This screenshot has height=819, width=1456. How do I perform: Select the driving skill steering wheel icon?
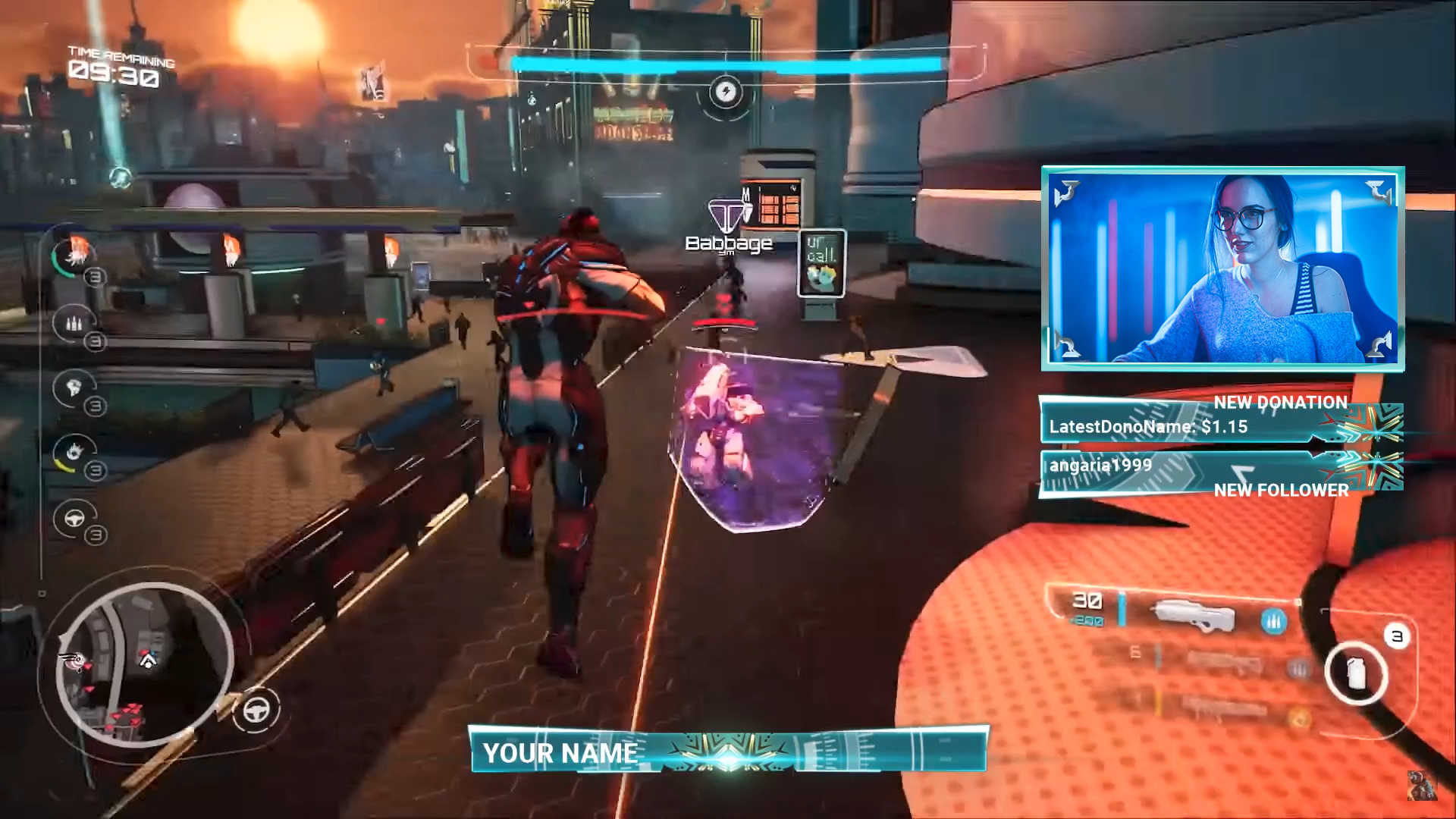pyautogui.click(x=74, y=519)
